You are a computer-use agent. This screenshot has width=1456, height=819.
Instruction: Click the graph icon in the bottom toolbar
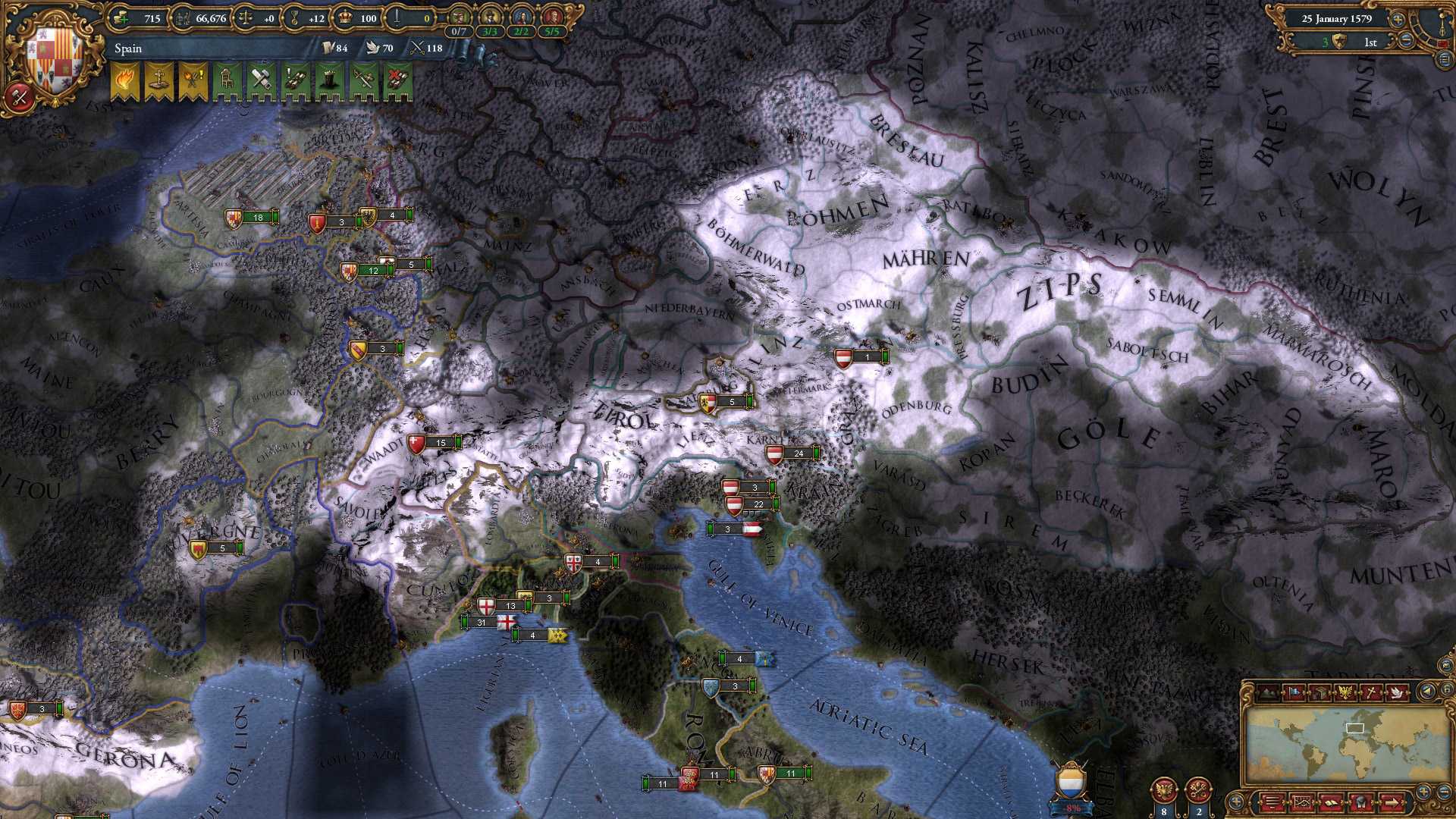point(1303,802)
